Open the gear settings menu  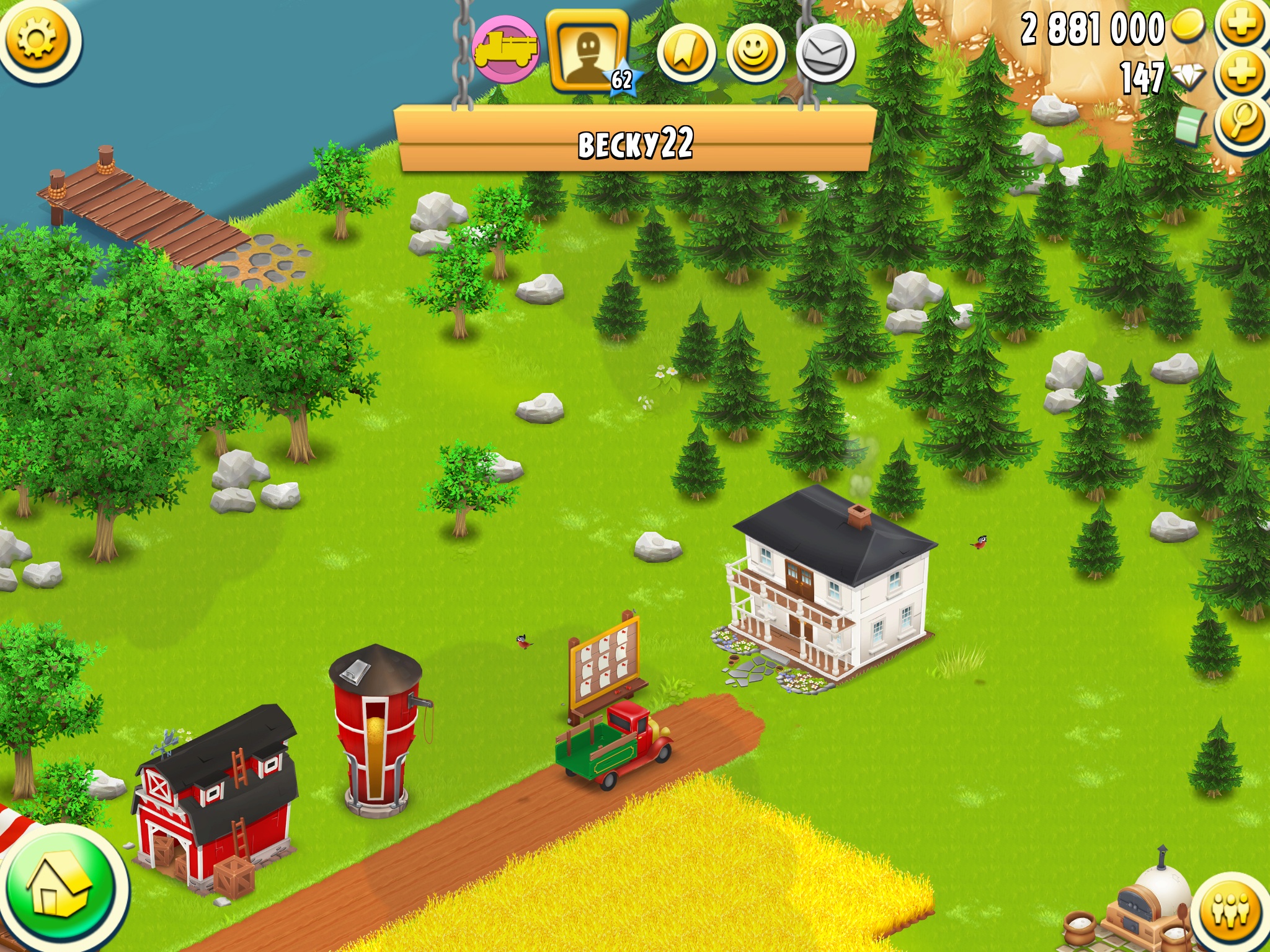(37, 39)
